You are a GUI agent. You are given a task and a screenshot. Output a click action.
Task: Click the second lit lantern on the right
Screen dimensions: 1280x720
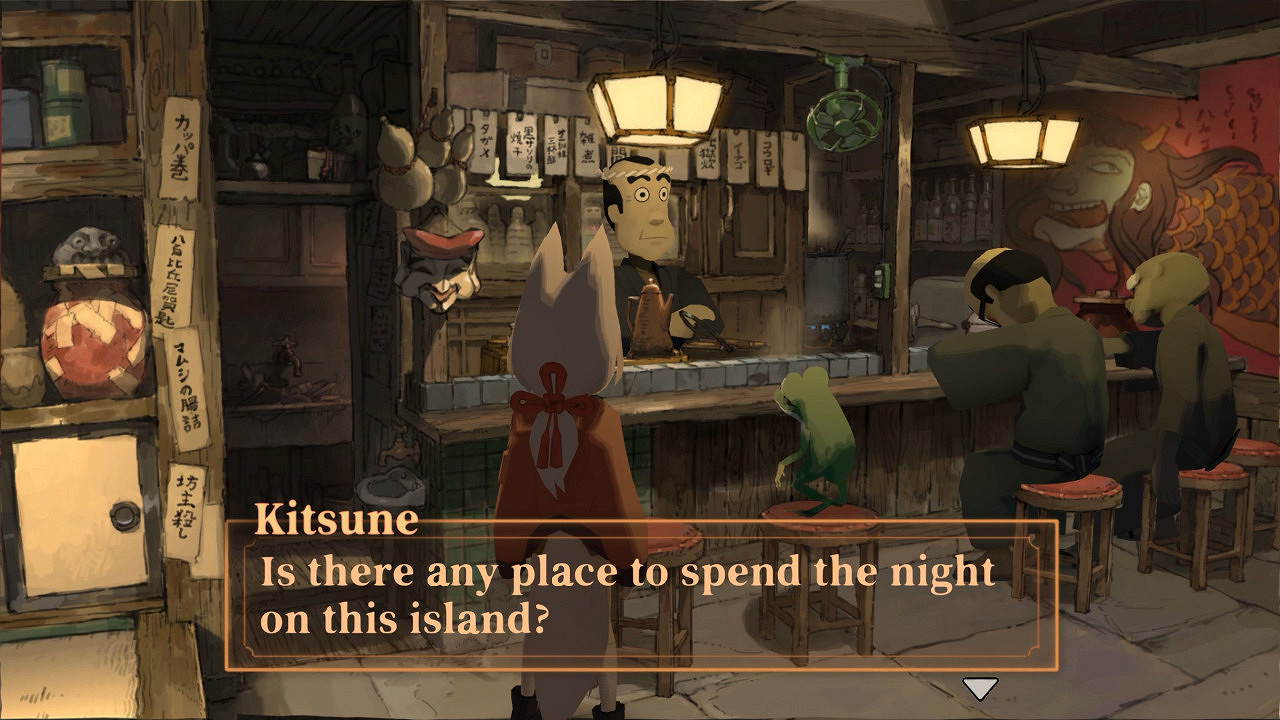pos(1022,140)
